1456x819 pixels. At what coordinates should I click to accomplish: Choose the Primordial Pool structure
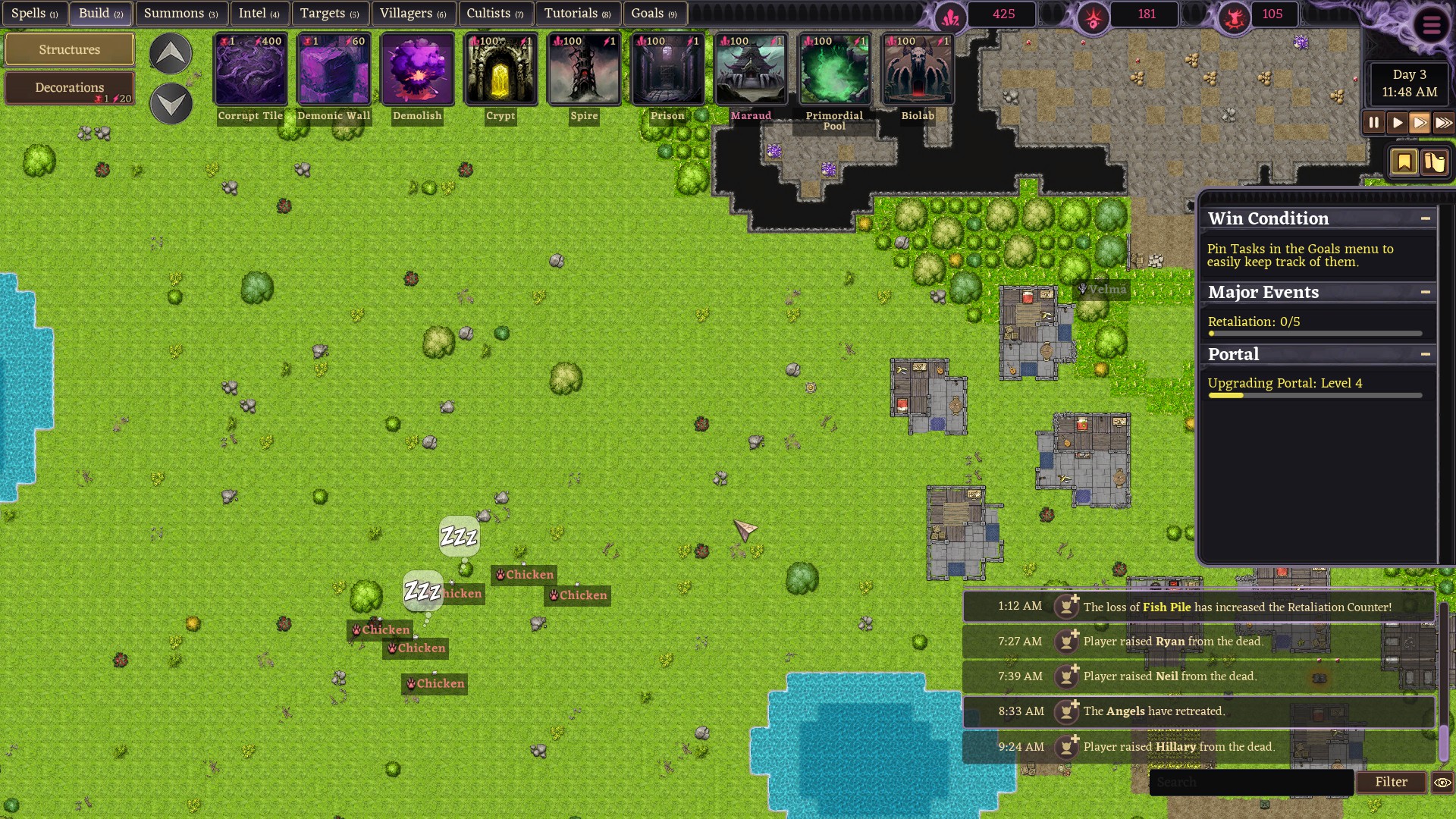(x=834, y=70)
